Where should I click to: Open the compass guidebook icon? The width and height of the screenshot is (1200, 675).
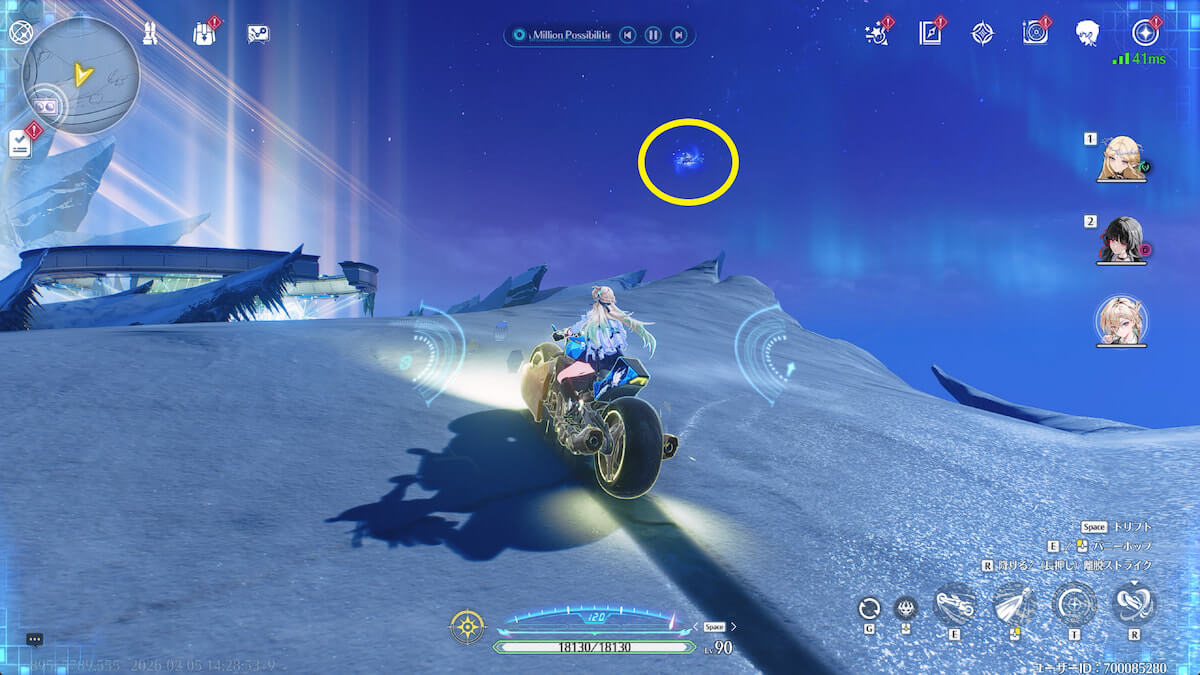[930, 33]
